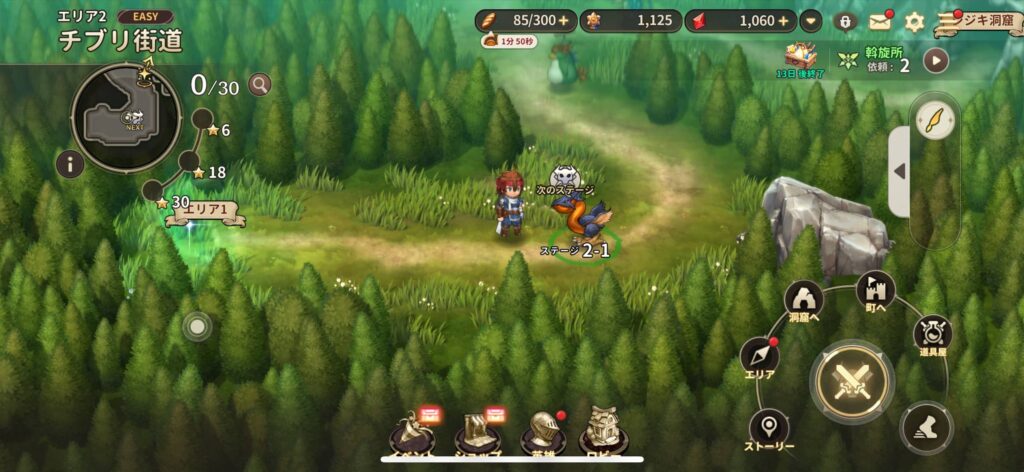This screenshot has width=1024, height=472.
Task: Start battle with crossed swords button
Action: click(852, 382)
